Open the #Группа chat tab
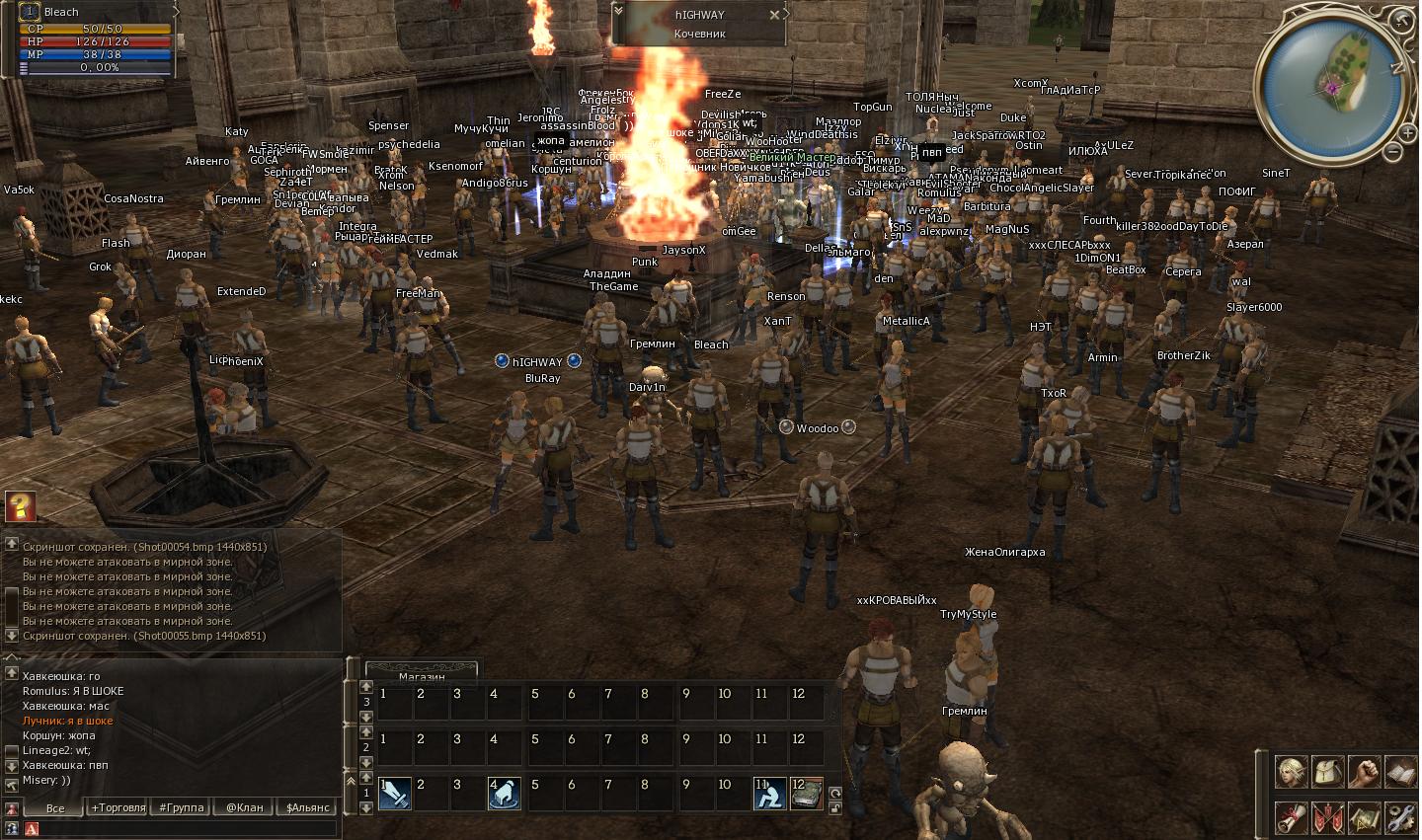The height and width of the screenshot is (840, 1422). click(x=182, y=807)
